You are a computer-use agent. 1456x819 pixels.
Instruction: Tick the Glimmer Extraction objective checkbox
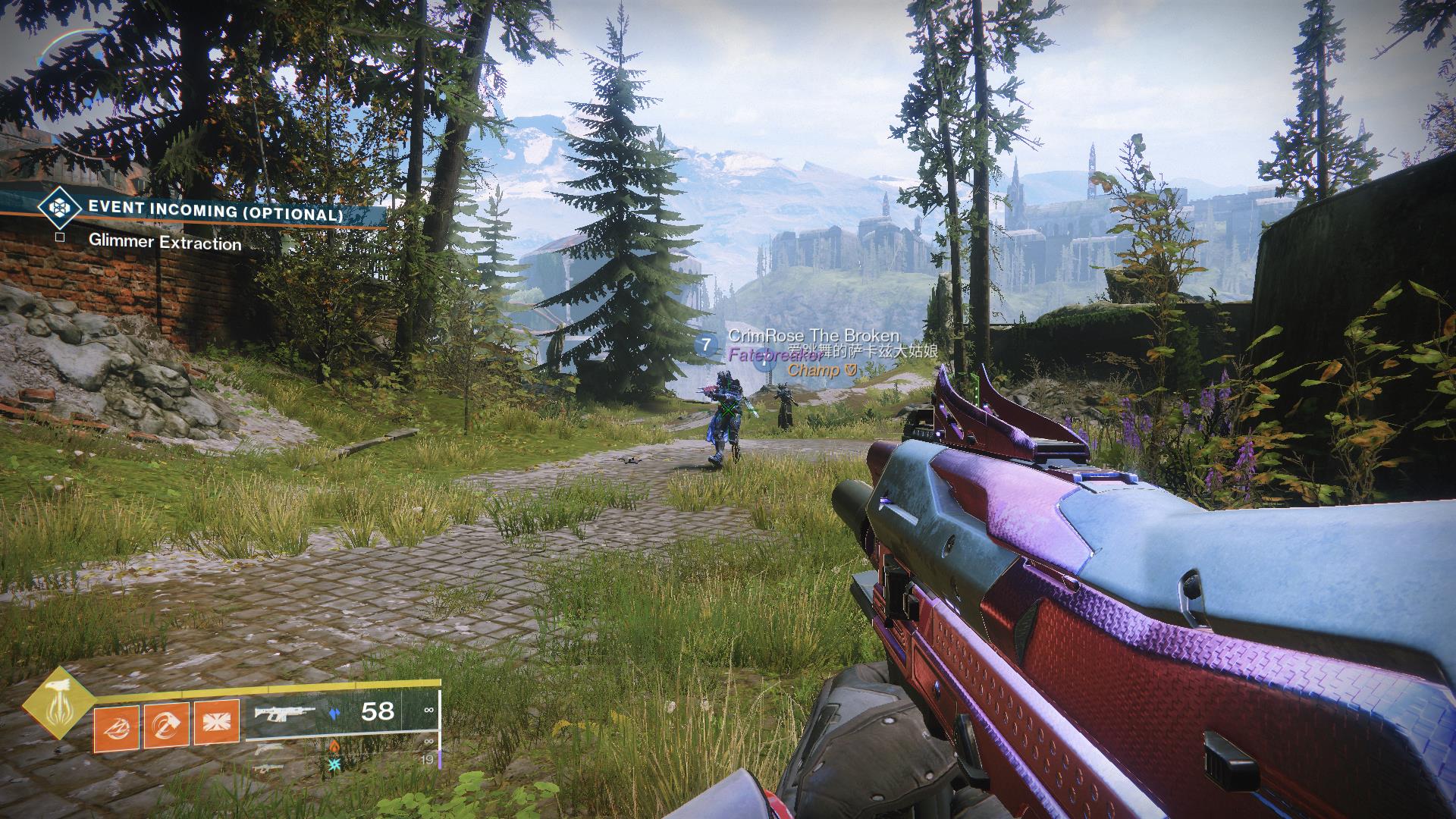point(60,237)
